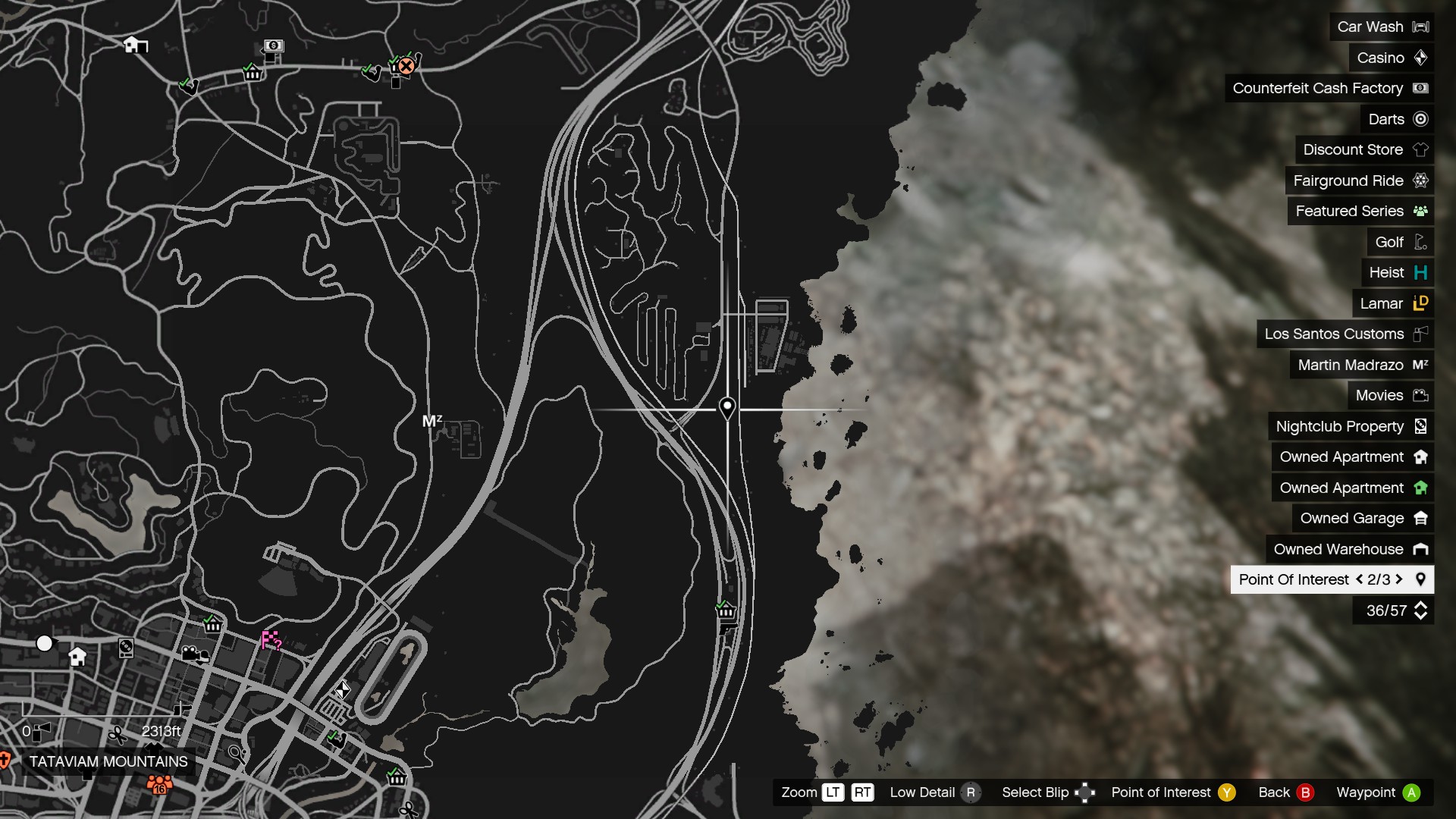Select the Owned Garage legend entry
Image resolution: width=1456 pixels, height=819 pixels.
[x=1363, y=518]
